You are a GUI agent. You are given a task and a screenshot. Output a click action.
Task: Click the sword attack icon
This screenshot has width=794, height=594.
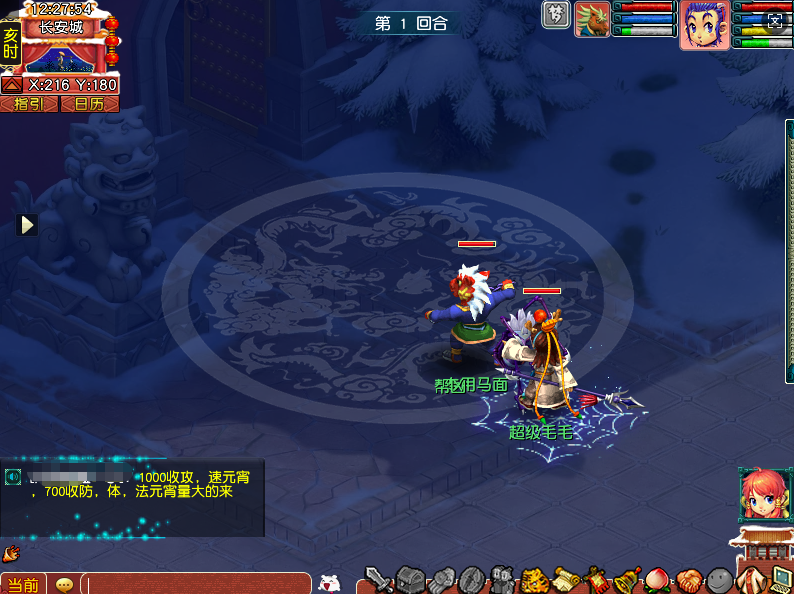(378, 579)
